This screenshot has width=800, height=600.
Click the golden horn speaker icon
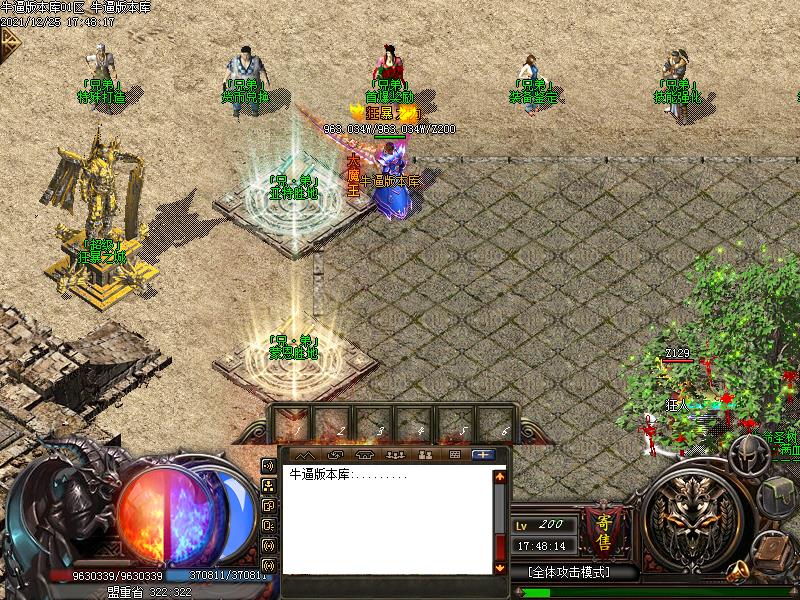[737, 571]
